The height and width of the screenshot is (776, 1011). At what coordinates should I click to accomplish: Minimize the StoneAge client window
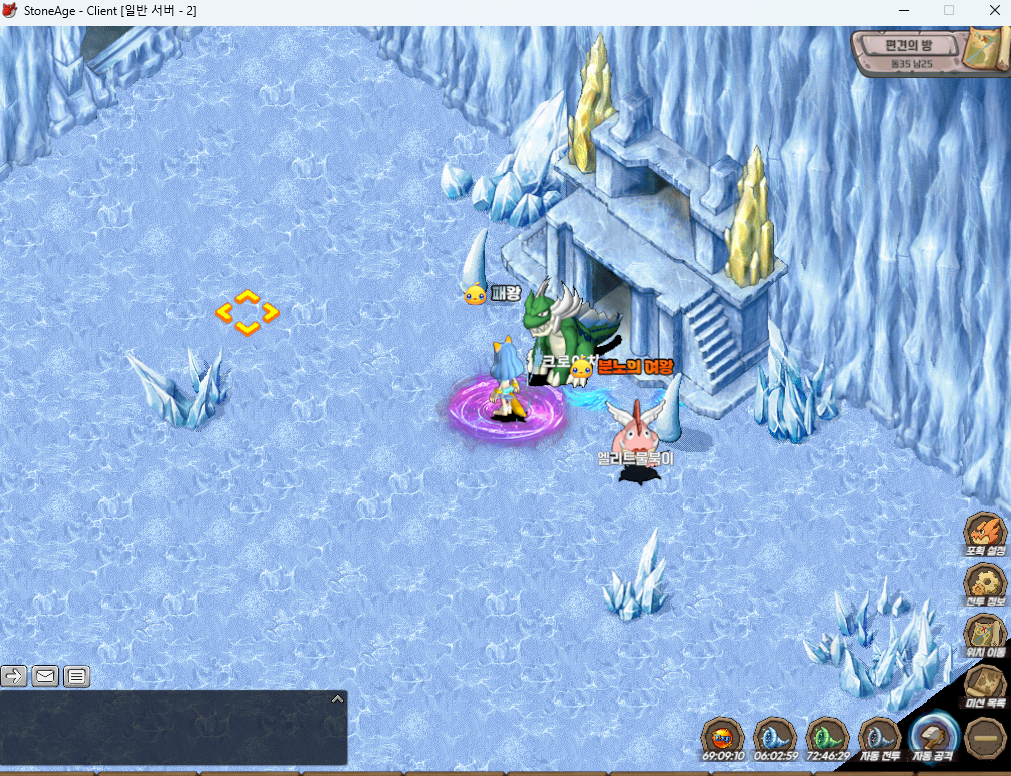(904, 10)
